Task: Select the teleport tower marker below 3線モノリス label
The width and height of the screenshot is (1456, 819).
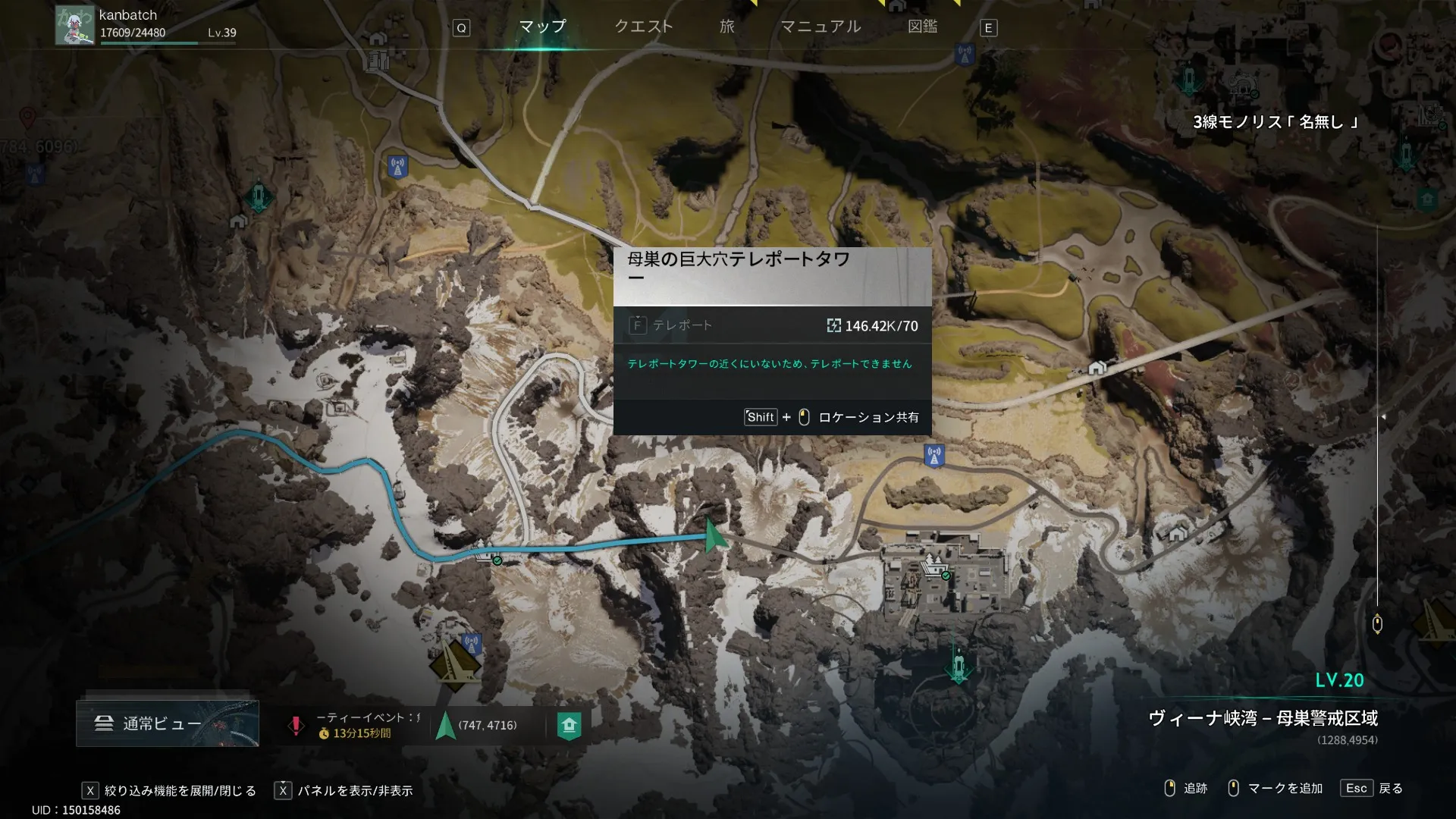Action: tap(1405, 154)
